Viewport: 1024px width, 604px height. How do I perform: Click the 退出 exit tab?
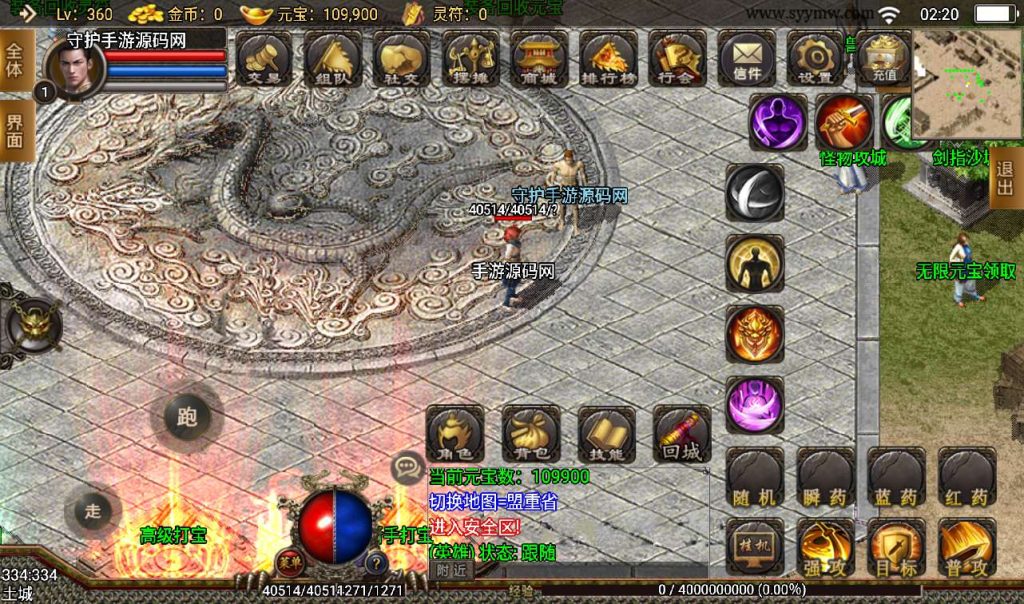point(1005,181)
